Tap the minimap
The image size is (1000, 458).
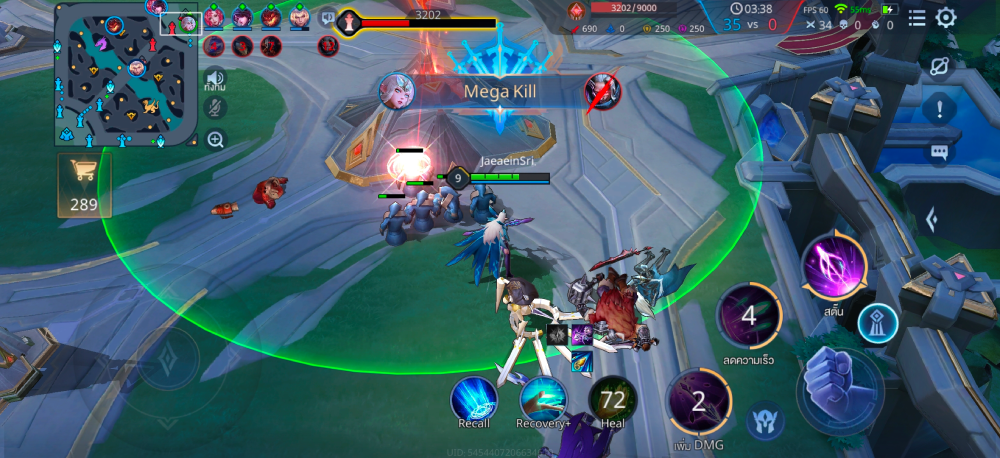[x=127, y=75]
